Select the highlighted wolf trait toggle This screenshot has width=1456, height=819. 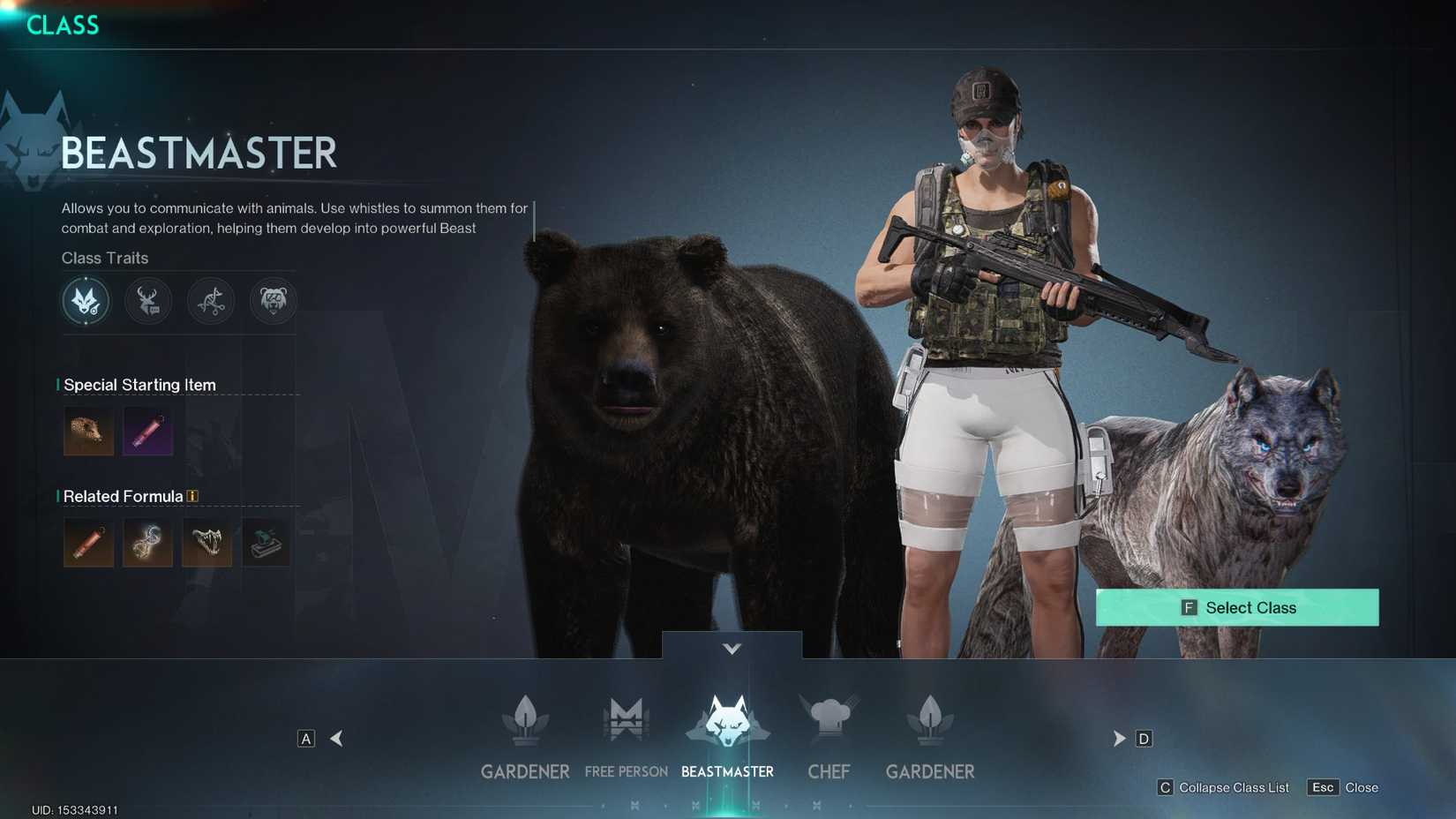(86, 301)
